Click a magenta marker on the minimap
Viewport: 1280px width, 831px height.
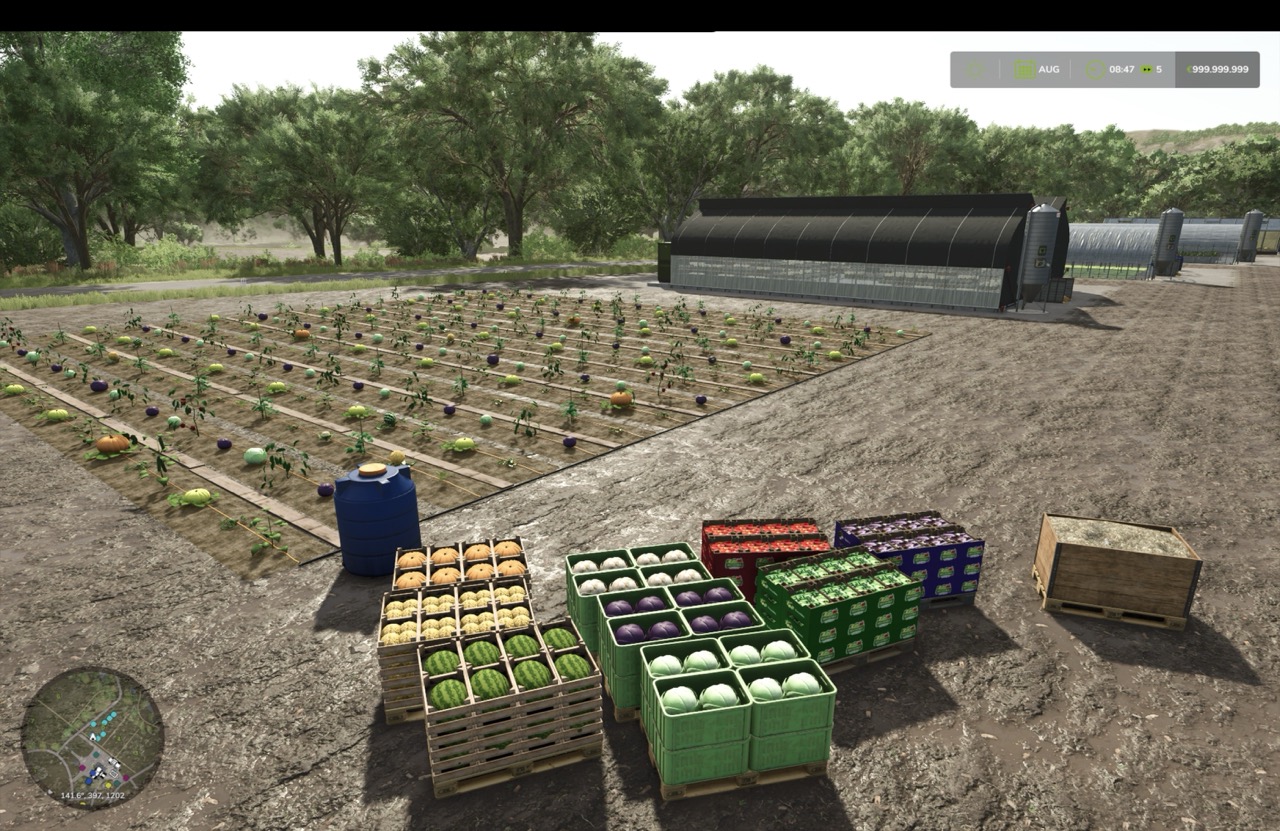click(82, 767)
